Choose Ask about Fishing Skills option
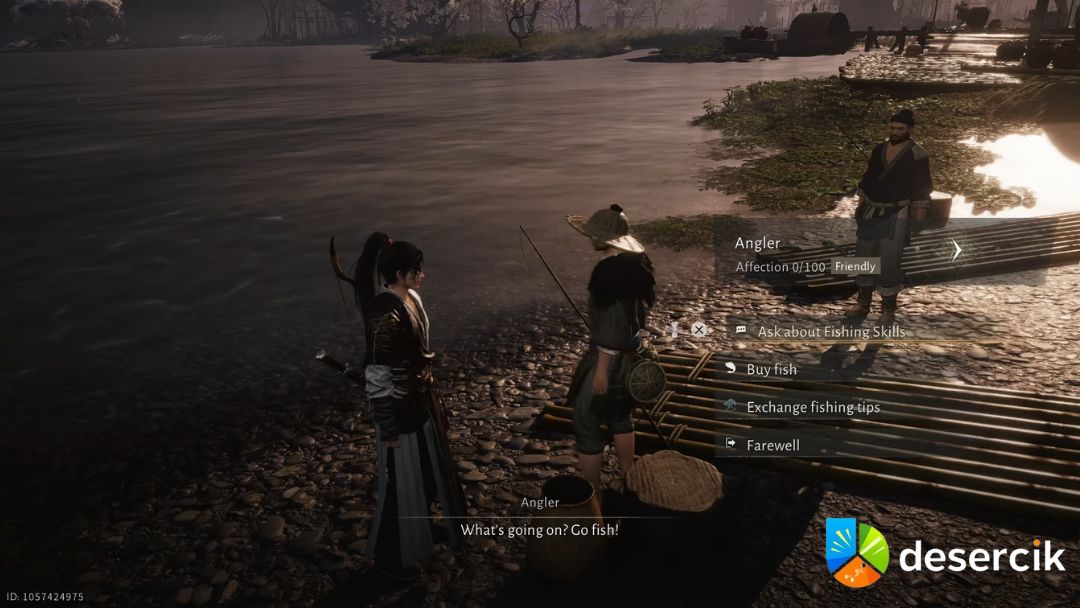Viewport: 1080px width, 608px height. 831,331
